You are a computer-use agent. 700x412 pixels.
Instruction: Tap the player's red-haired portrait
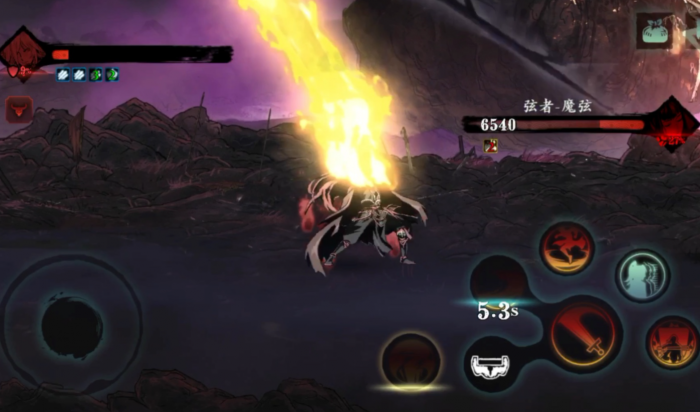24,53
